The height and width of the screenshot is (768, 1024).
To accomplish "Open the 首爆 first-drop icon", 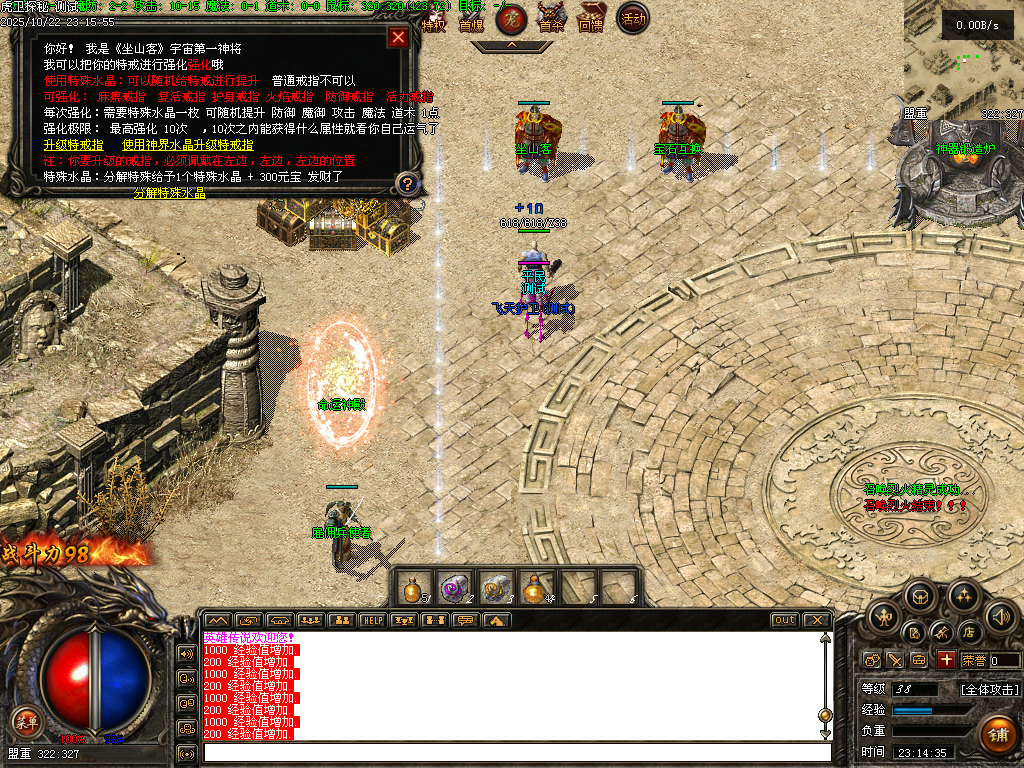I will (x=471, y=19).
